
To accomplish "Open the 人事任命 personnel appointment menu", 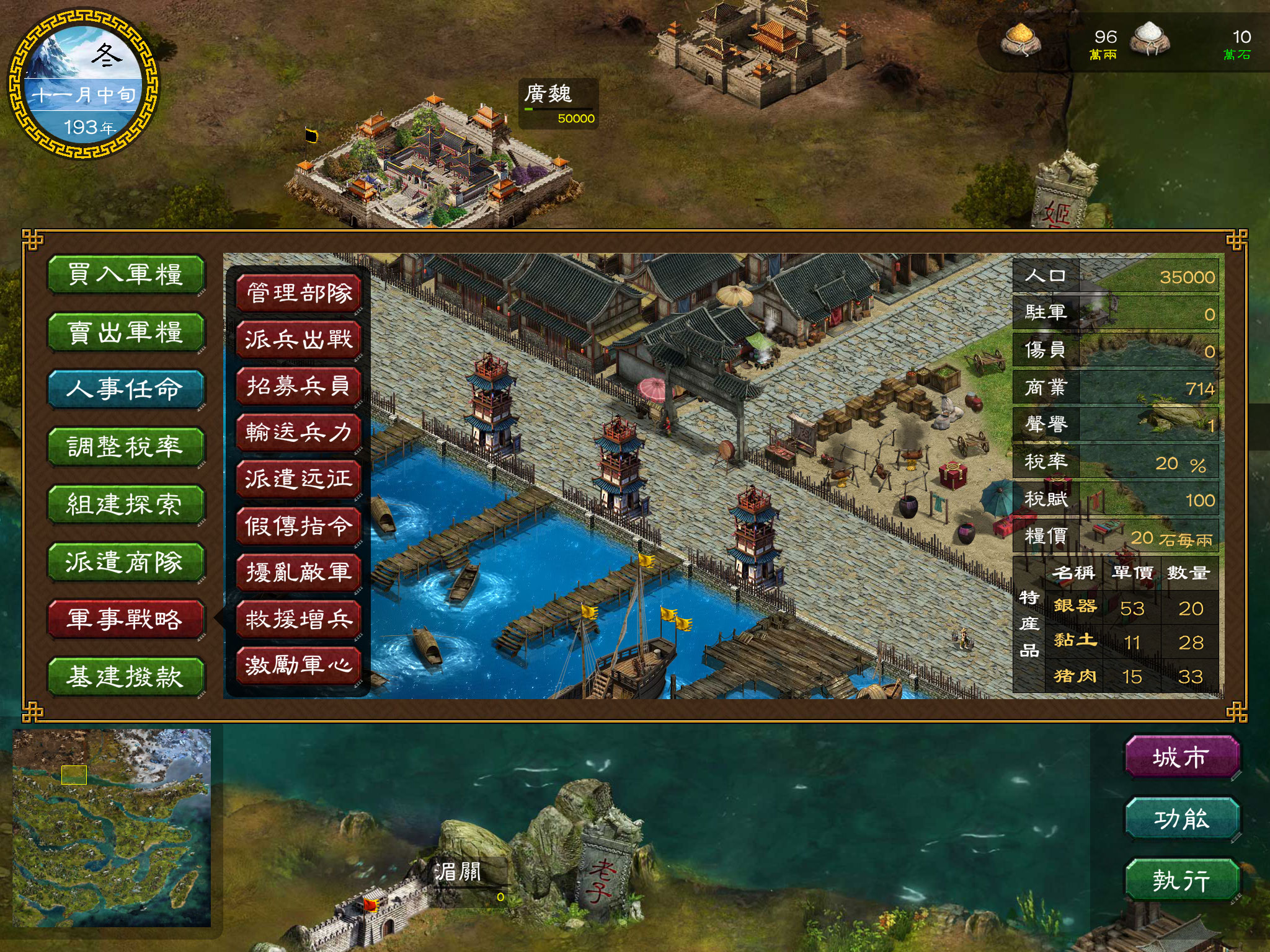I will [126, 389].
